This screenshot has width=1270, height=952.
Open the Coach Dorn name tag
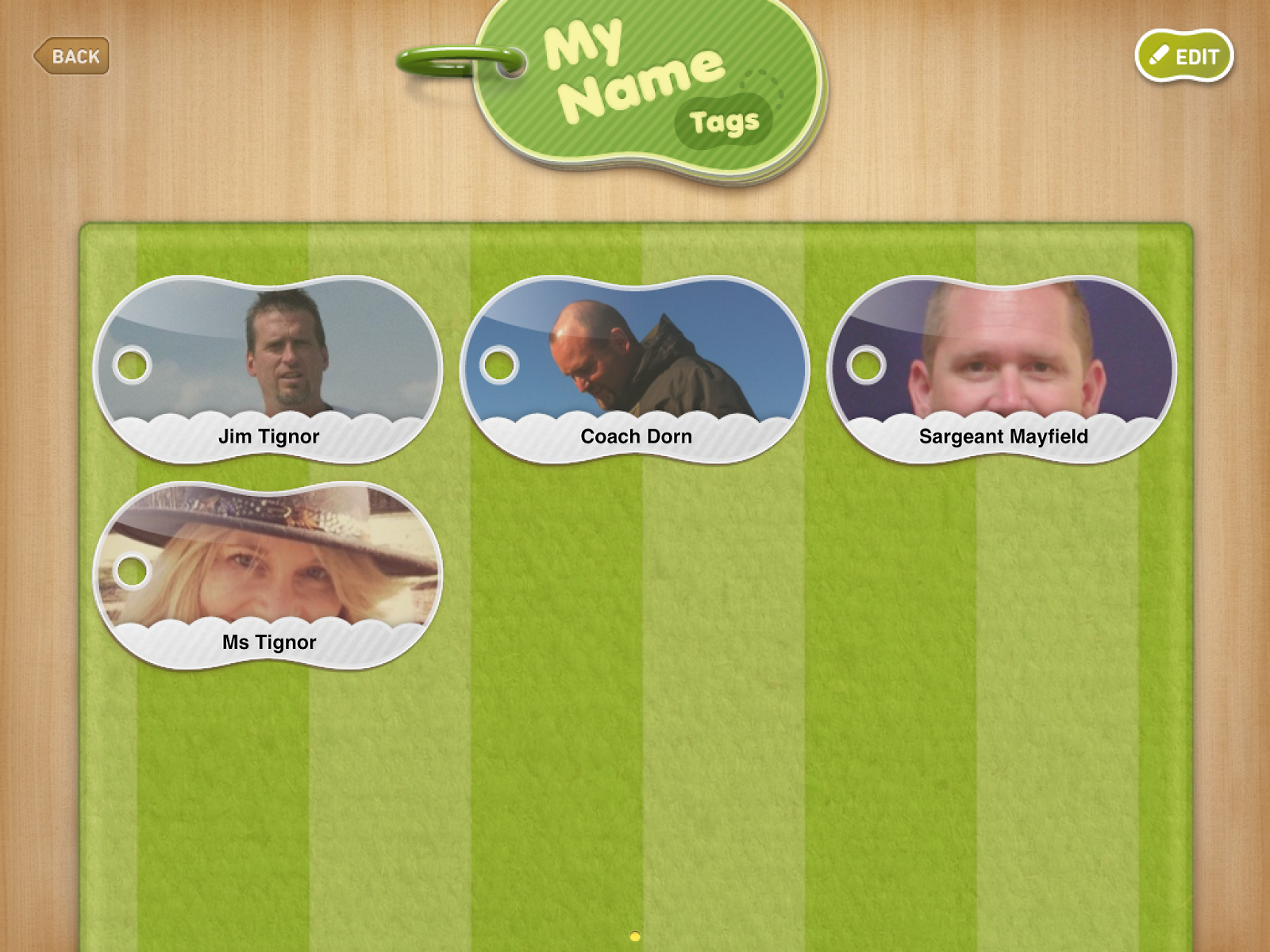[x=635, y=365]
